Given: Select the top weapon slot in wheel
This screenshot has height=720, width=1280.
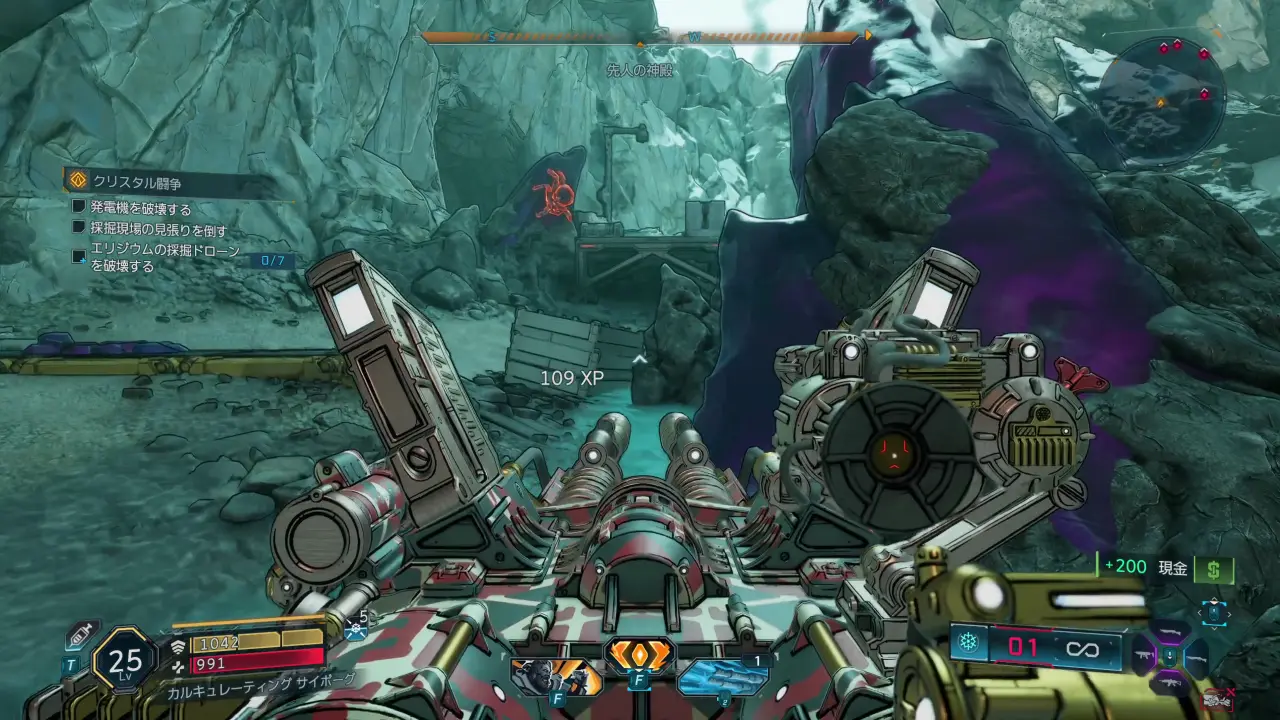Looking at the screenshot, I should (x=1170, y=631).
